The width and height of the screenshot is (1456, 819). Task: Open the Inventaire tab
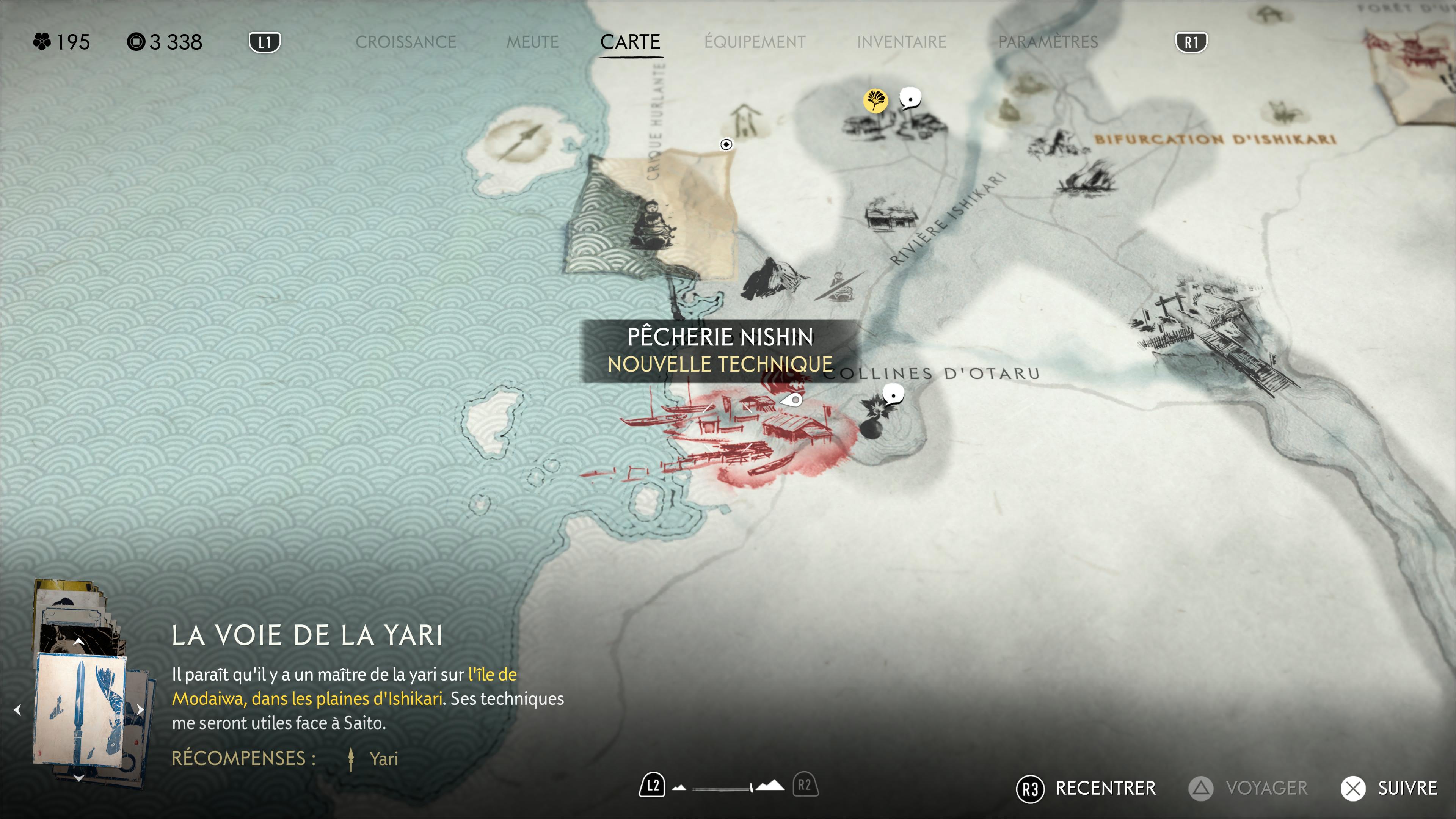(x=901, y=42)
